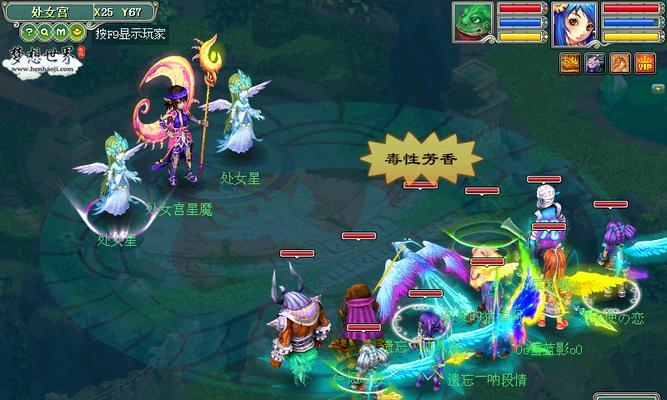Click the golden crown buff icon
The height and width of the screenshot is (400, 667).
(x=569, y=63)
